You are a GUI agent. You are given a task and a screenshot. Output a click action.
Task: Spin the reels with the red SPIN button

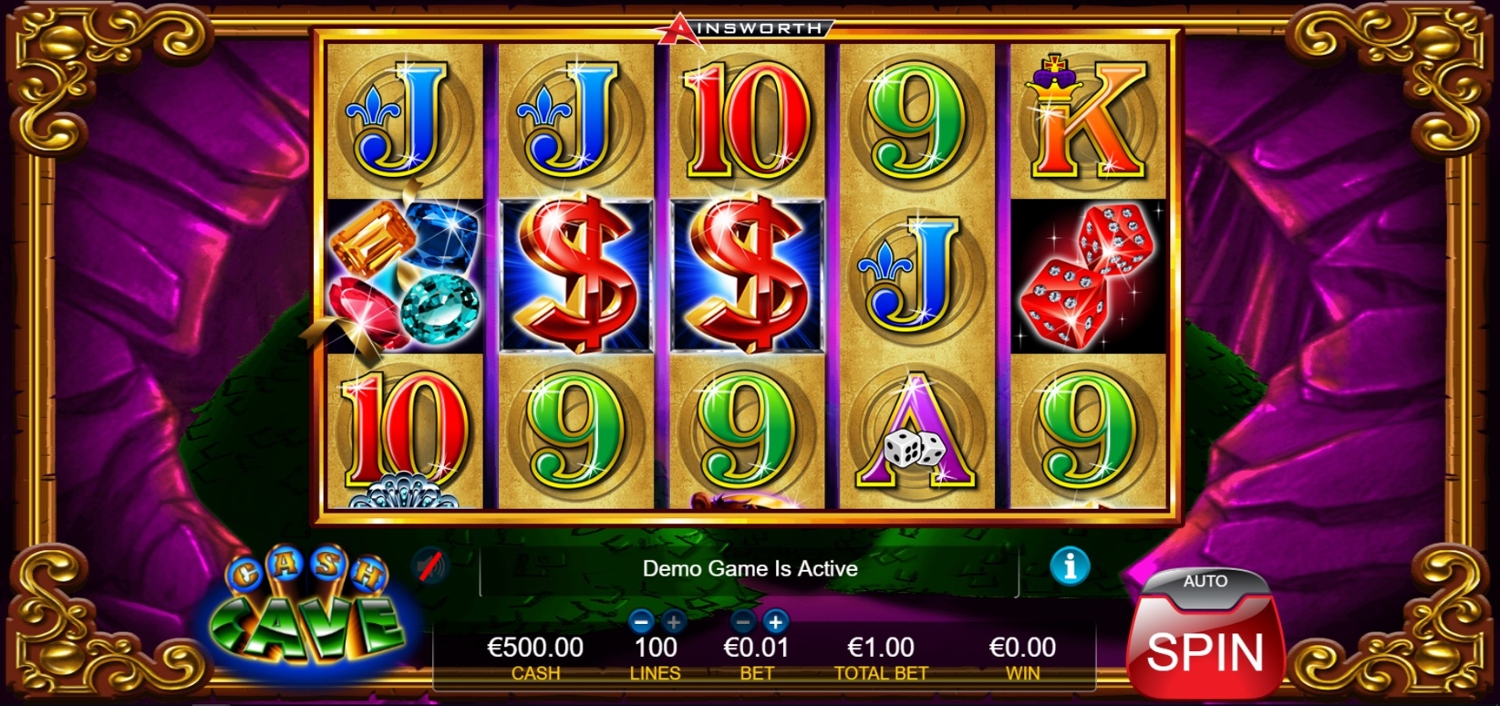1205,648
